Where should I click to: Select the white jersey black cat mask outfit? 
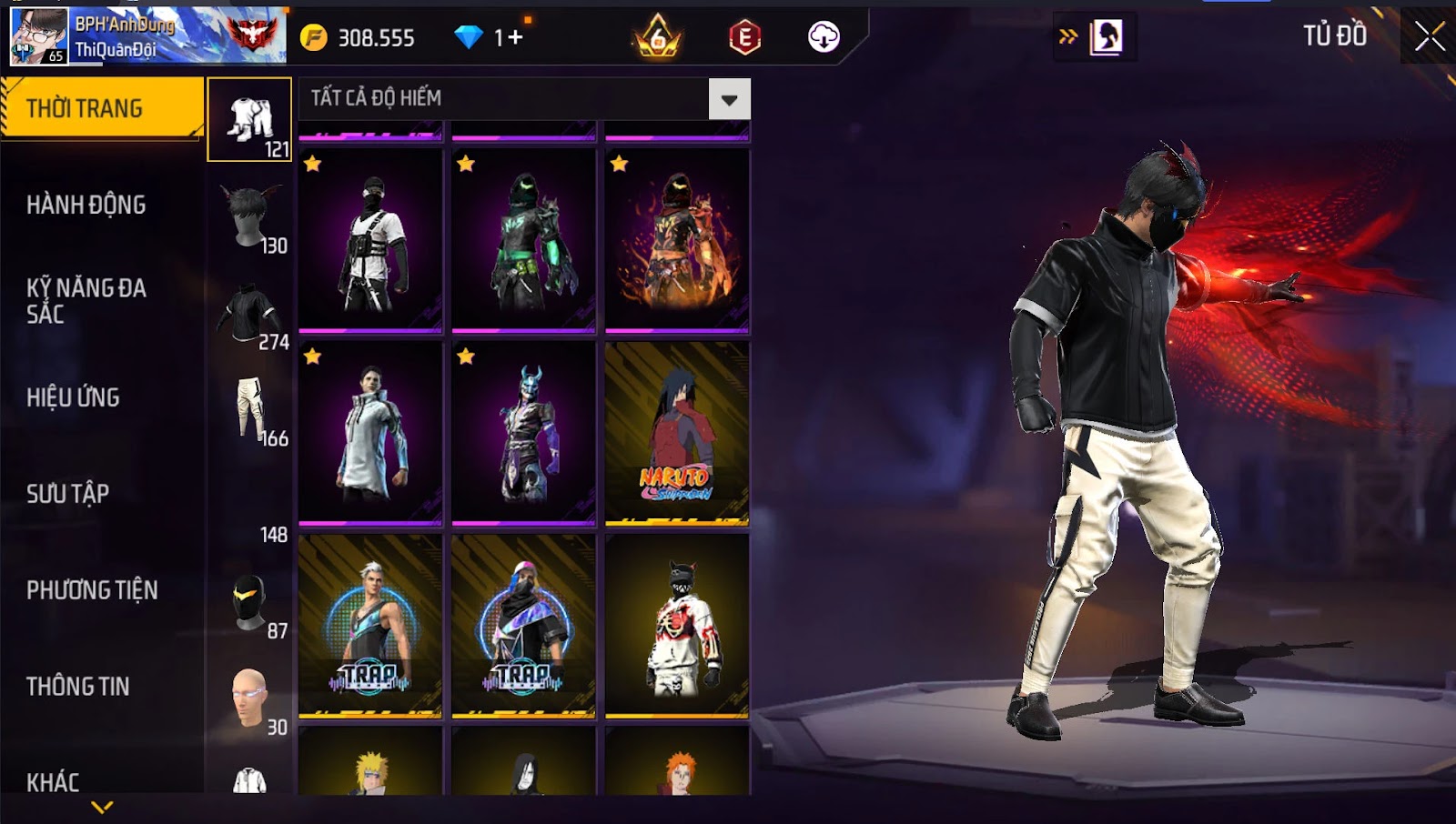pos(677,626)
